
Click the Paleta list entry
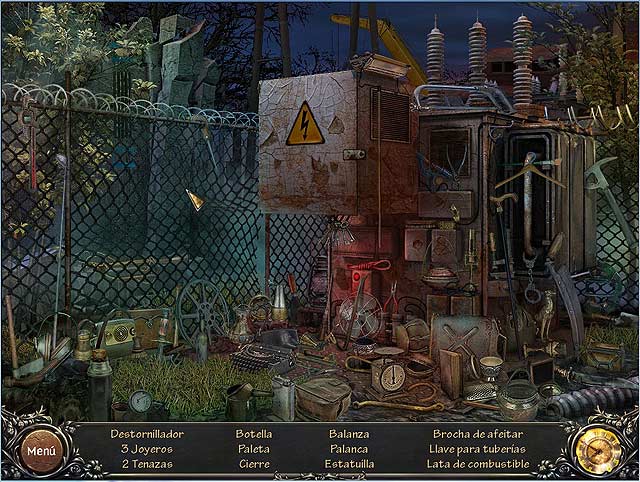(x=253, y=449)
